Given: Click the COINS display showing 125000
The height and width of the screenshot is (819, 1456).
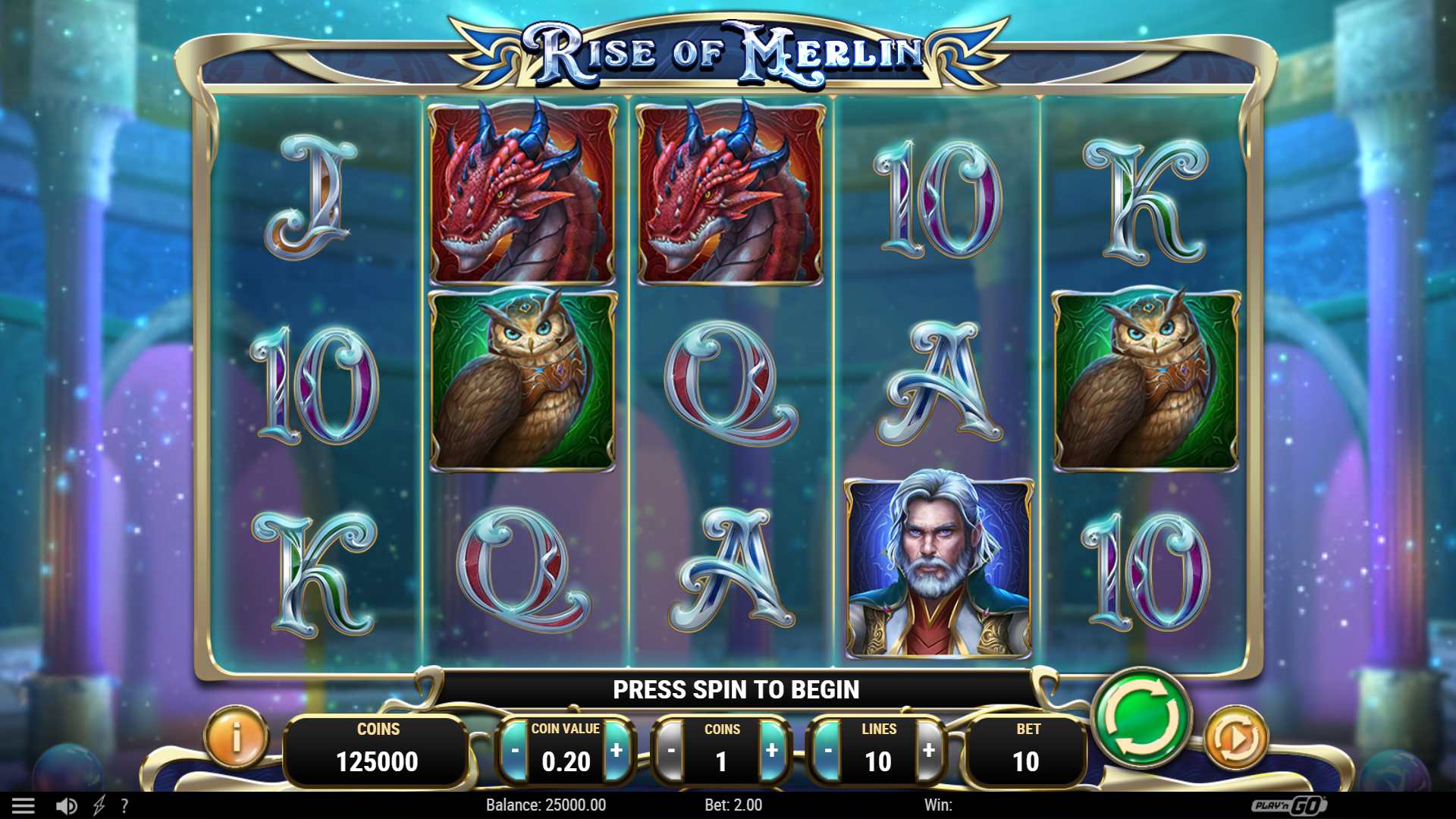Looking at the screenshot, I should point(376,747).
